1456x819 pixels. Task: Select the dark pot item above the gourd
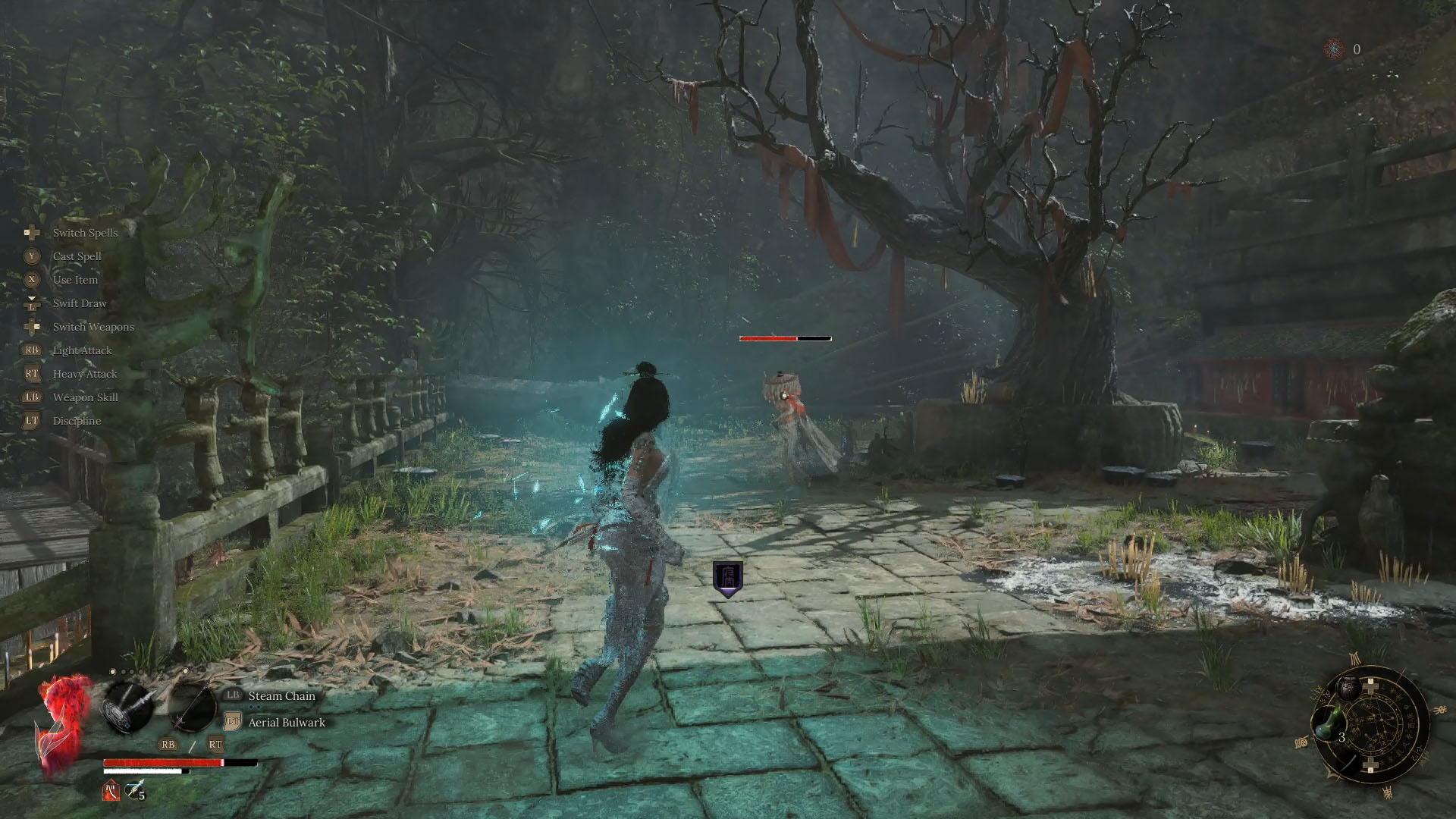click(x=1349, y=687)
